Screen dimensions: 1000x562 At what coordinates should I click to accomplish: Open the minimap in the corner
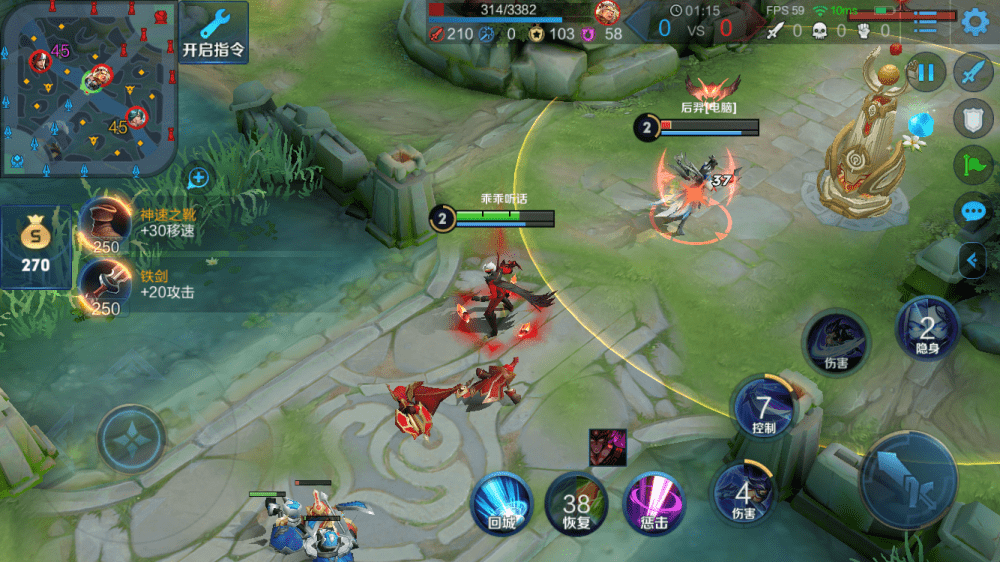pyautogui.click(x=88, y=88)
